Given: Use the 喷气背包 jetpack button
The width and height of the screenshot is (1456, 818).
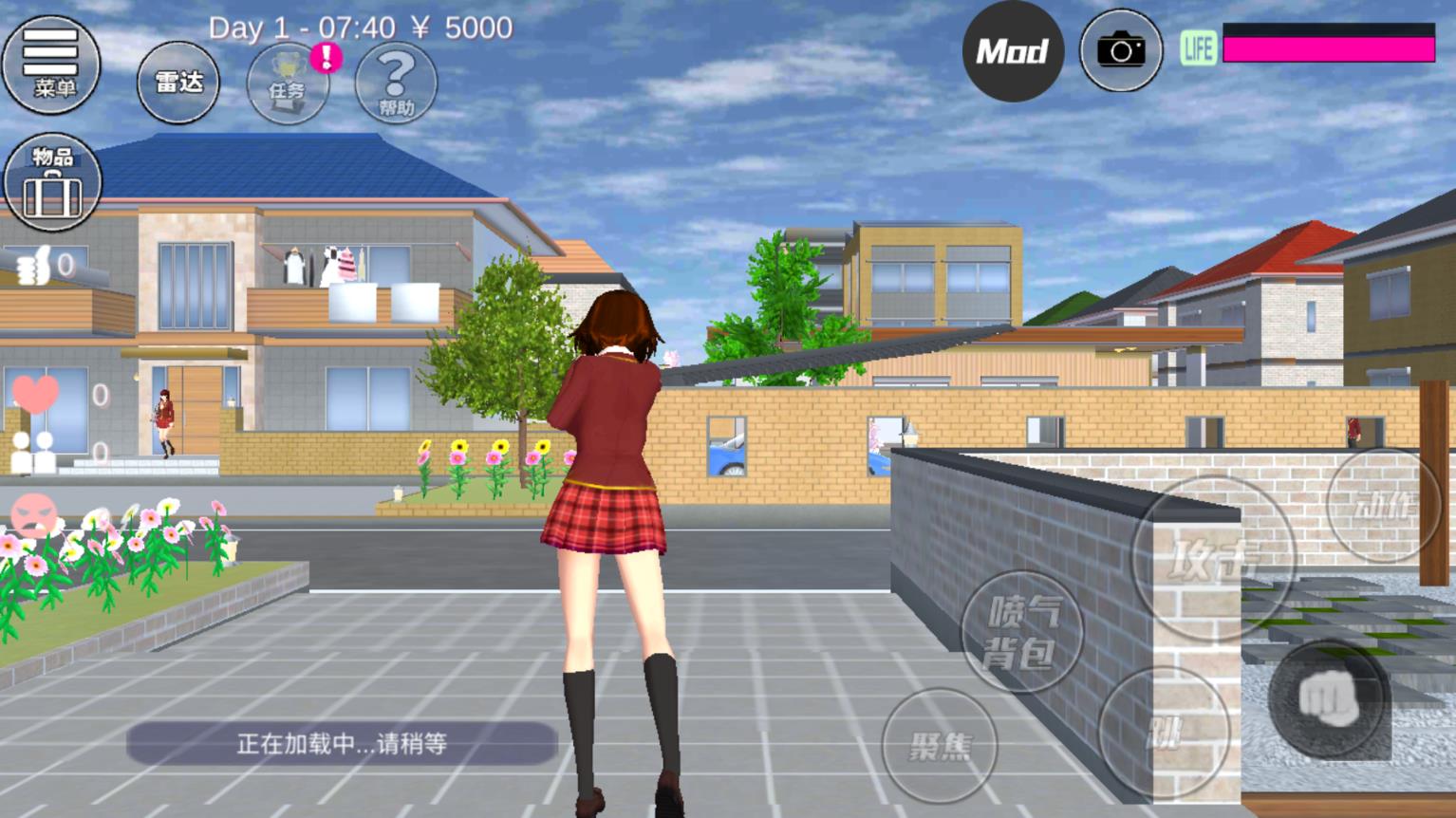Looking at the screenshot, I should click(1021, 631).
